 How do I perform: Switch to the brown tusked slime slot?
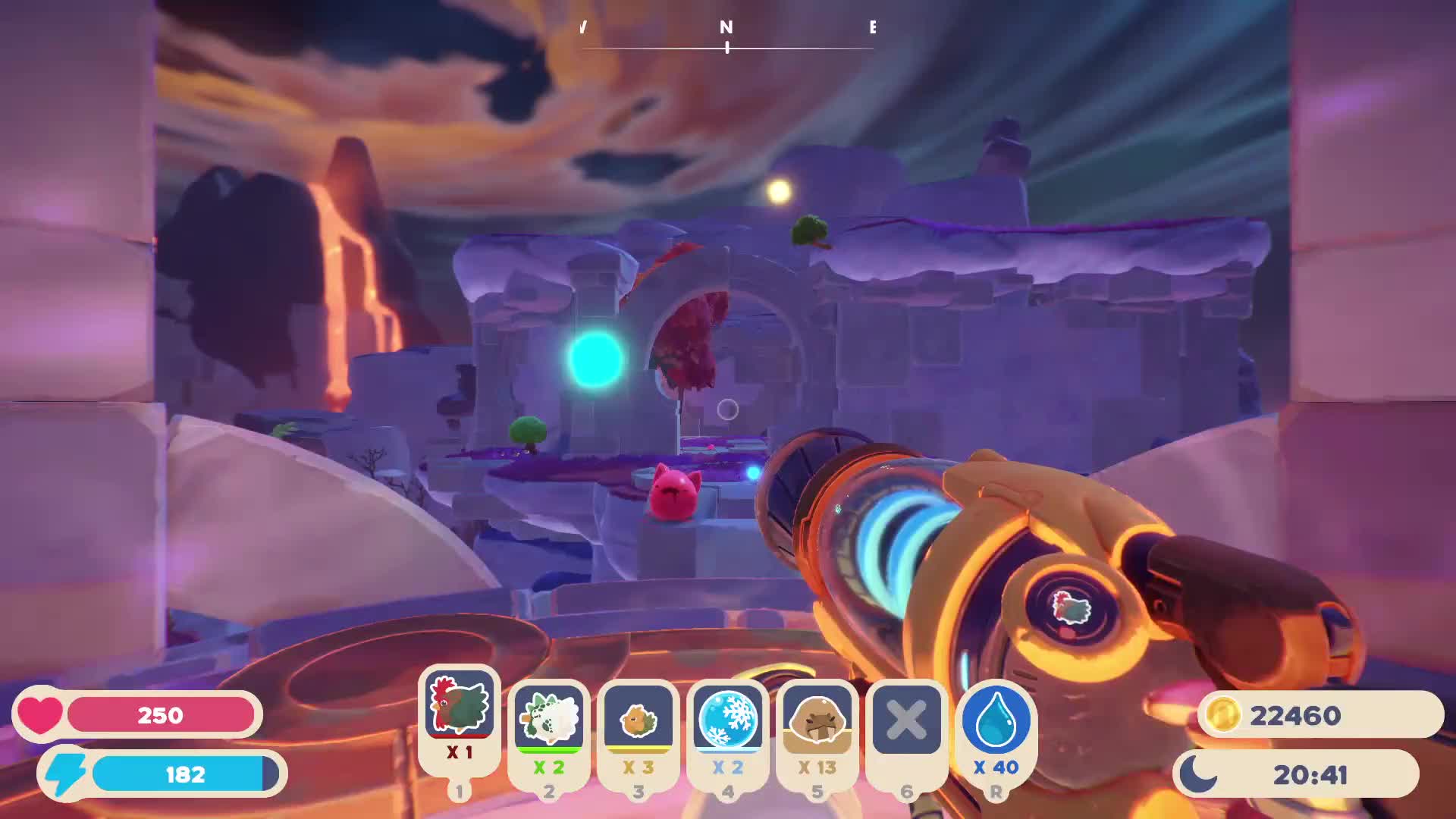coord(817,719)
